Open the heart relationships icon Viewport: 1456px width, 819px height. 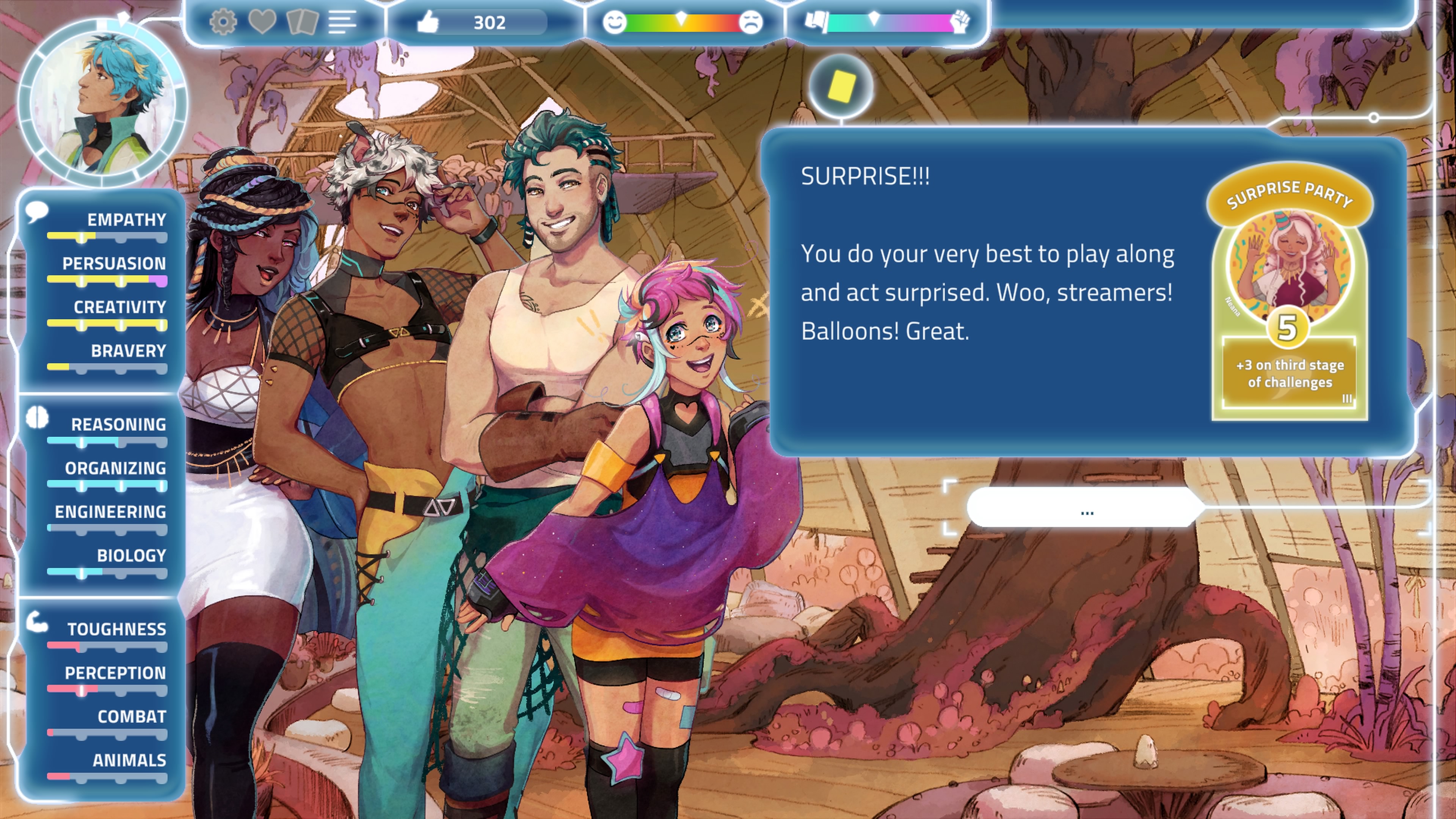point(262,23)
